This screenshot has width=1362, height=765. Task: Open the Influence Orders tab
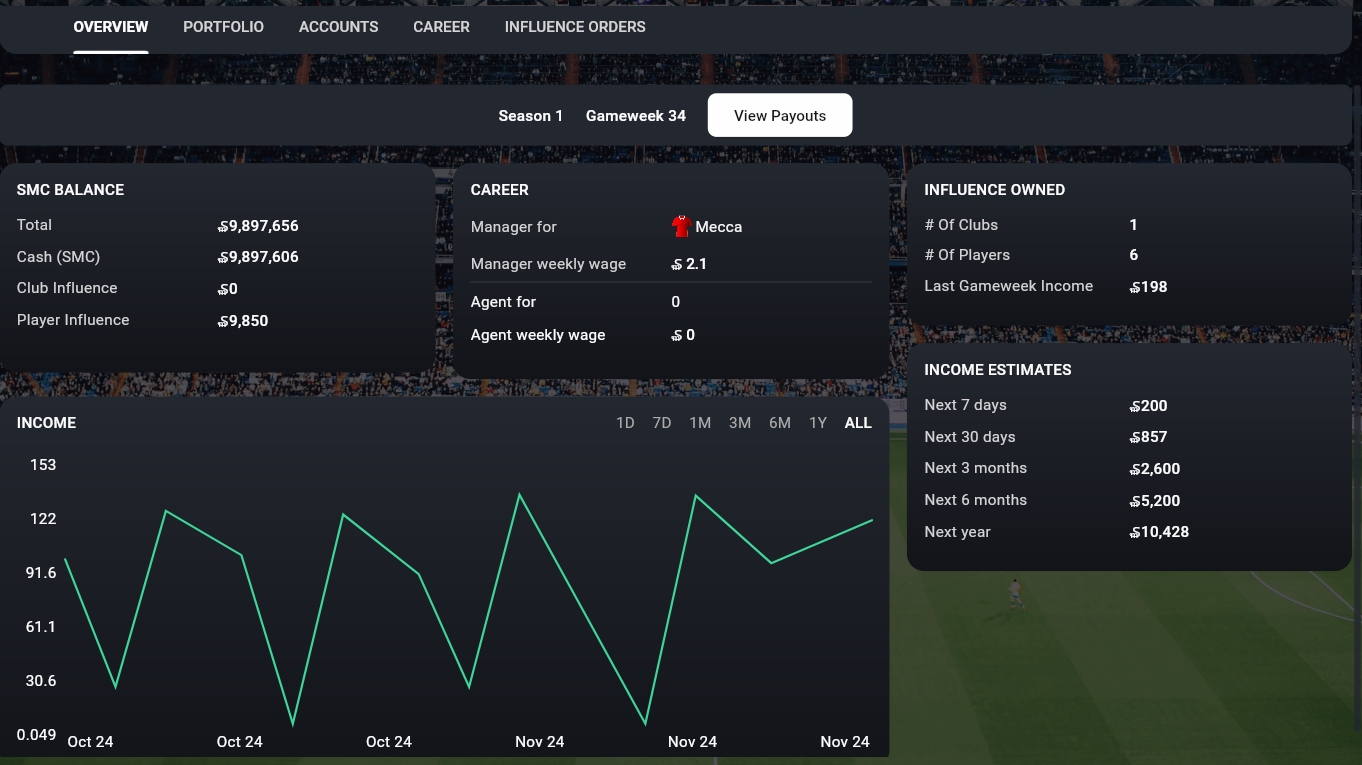[x=575, y=27]
